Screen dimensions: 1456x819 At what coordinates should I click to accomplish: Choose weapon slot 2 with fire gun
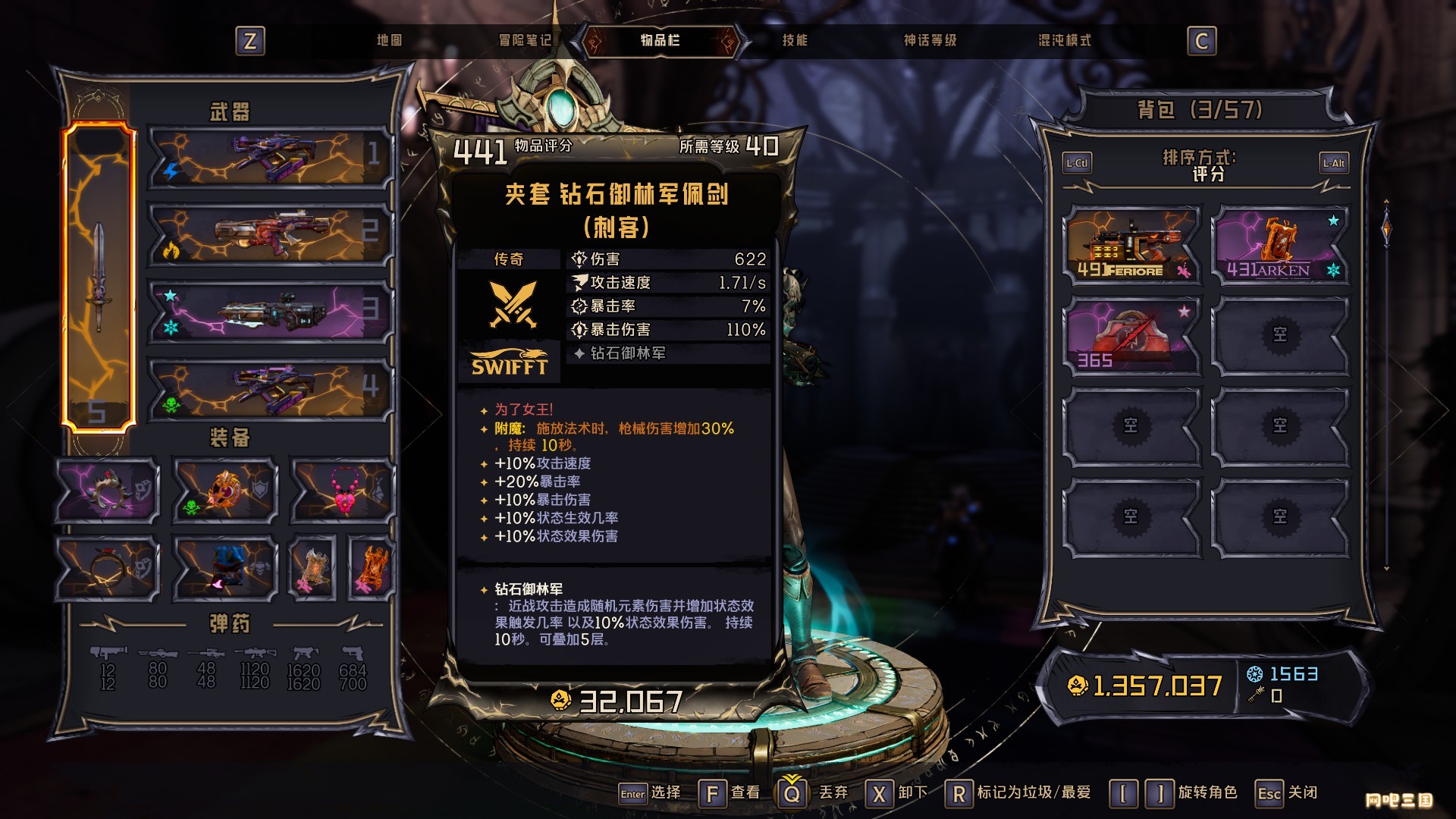(x=269, y=233)
